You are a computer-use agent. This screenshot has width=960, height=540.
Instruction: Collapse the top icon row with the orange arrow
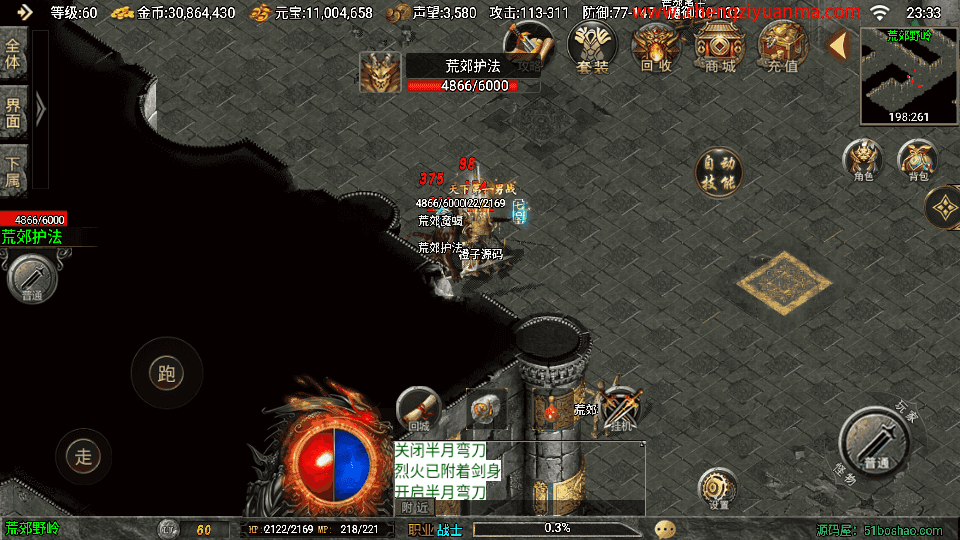[x=839, y=45]
